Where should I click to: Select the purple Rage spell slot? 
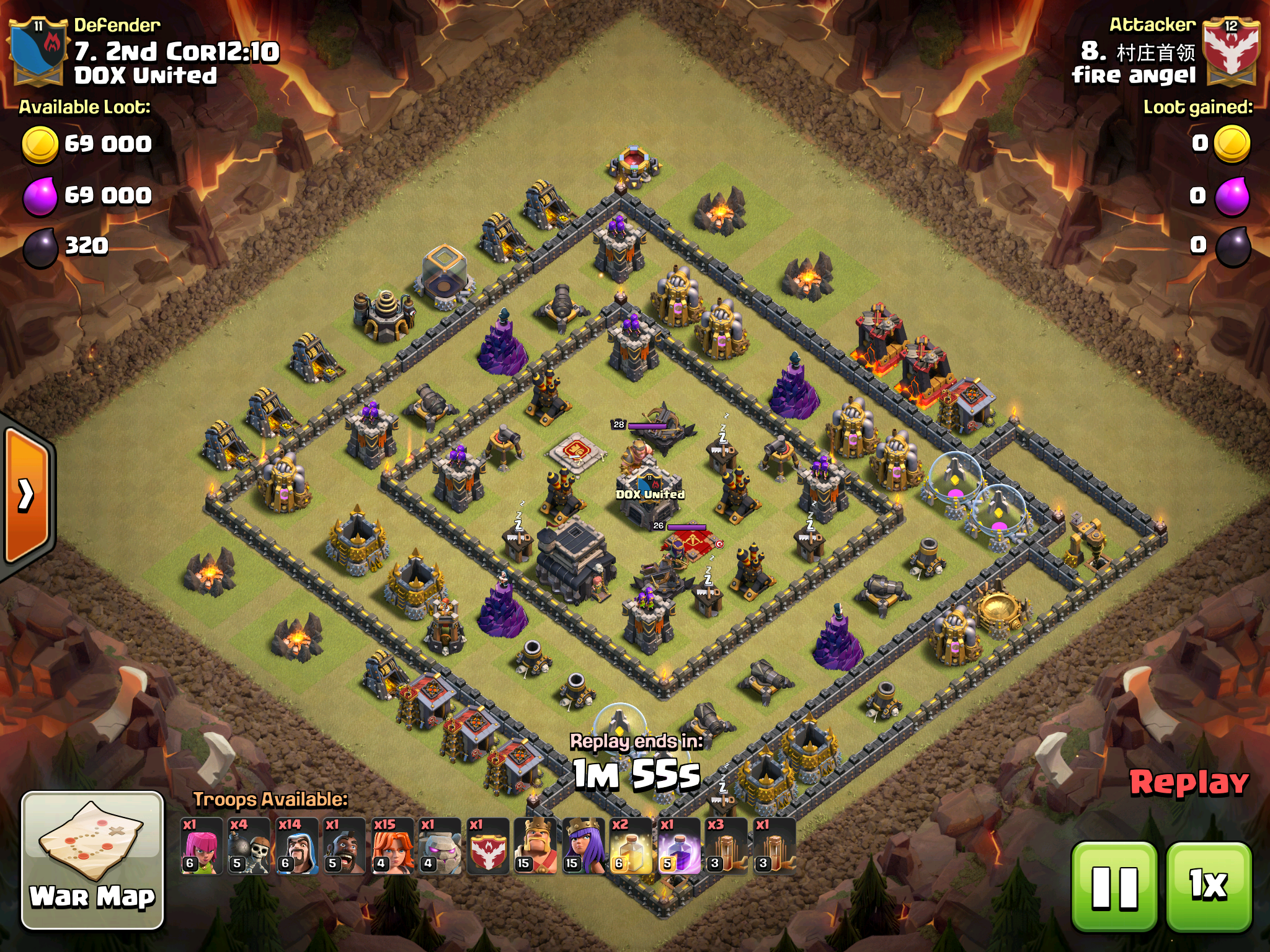(x=679, y=846)
